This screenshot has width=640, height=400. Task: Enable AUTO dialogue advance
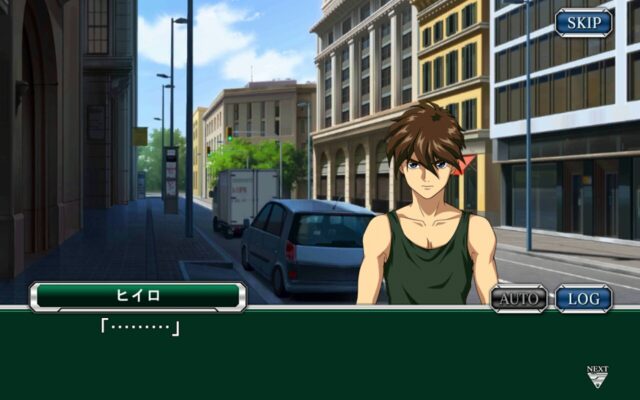point(518,298)
